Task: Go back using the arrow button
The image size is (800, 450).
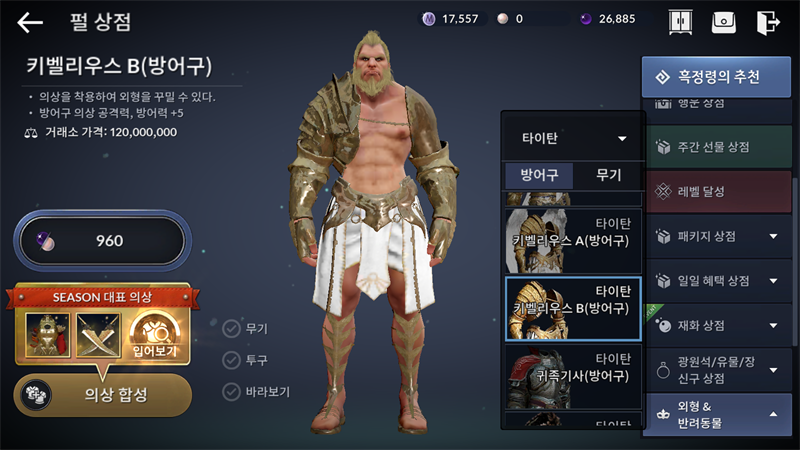Action: (30, 22)
